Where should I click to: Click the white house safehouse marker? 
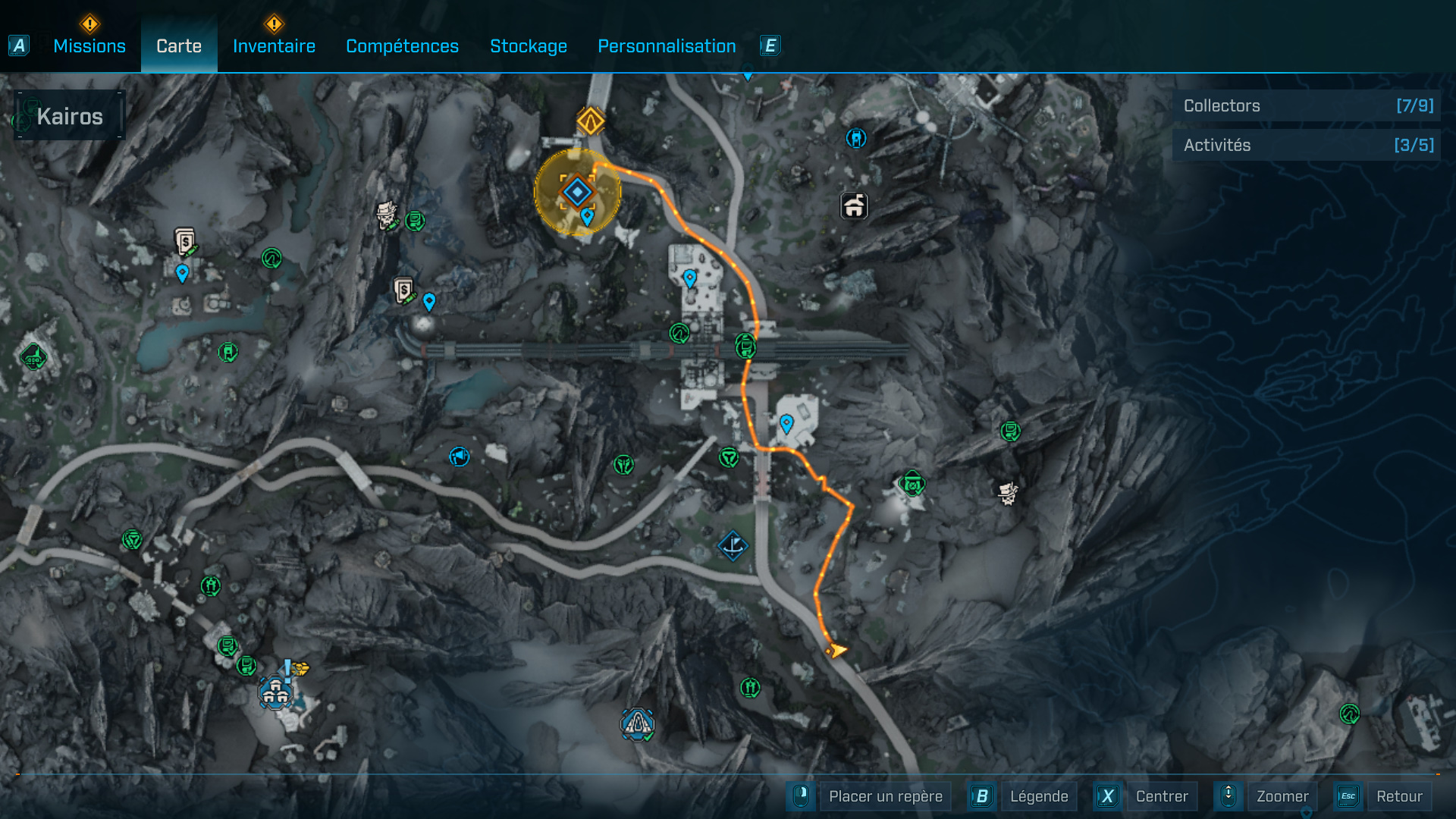point(854,206)
